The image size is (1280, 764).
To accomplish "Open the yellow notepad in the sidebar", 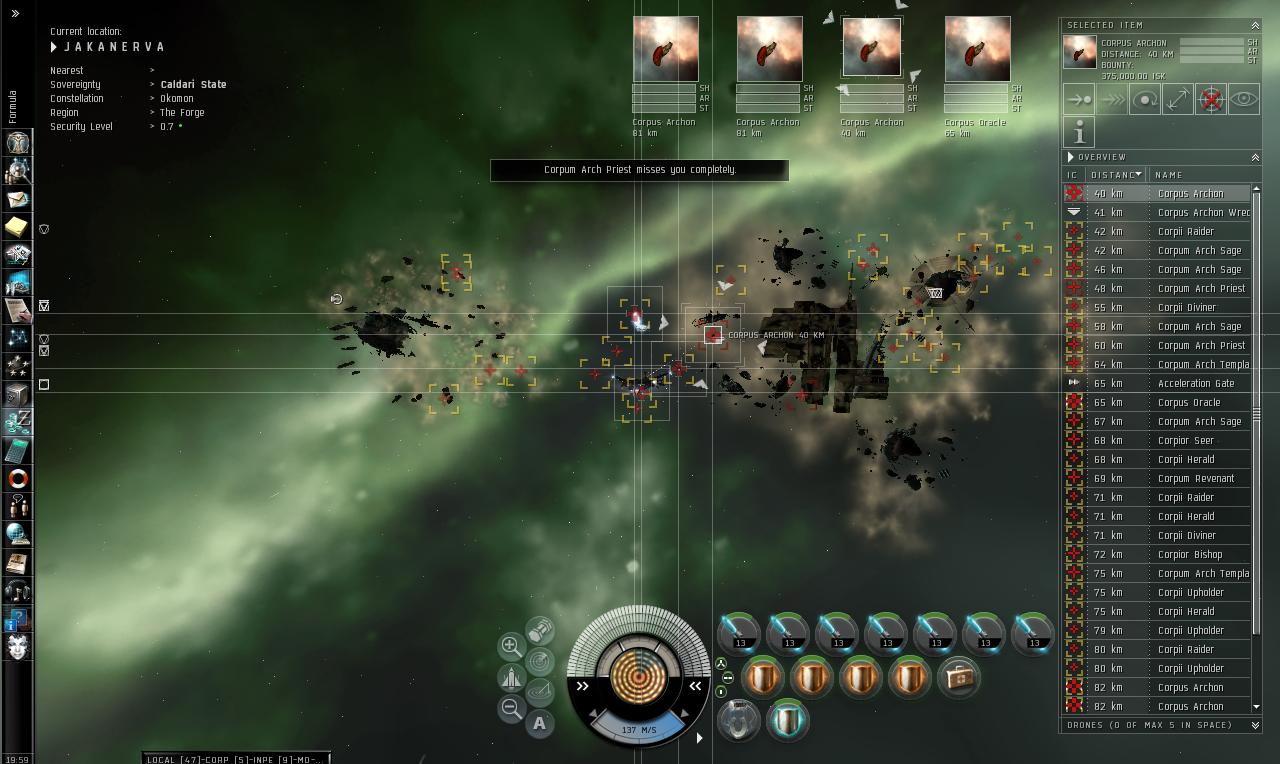I will 17,227.
